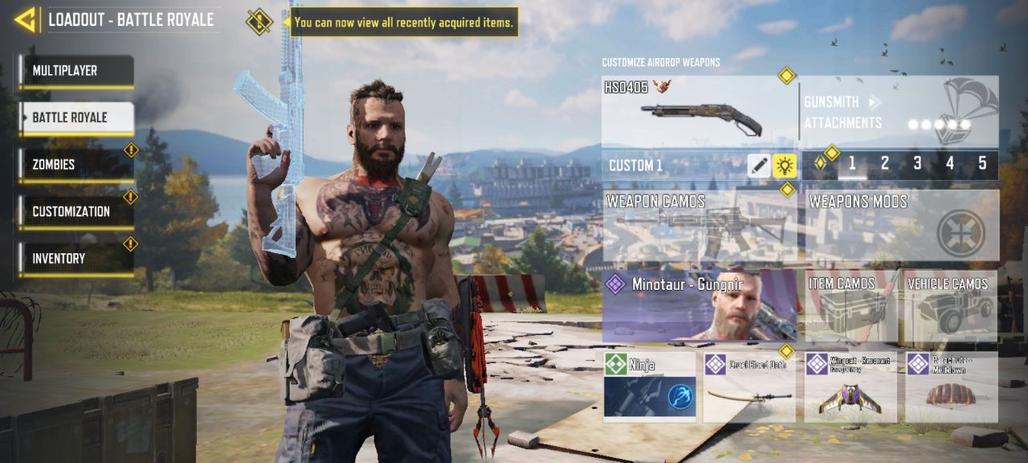The height and width of the screenshot is (463, 1028).
Task: Open the Weapons Mods tile
Action: pos(901,225)
